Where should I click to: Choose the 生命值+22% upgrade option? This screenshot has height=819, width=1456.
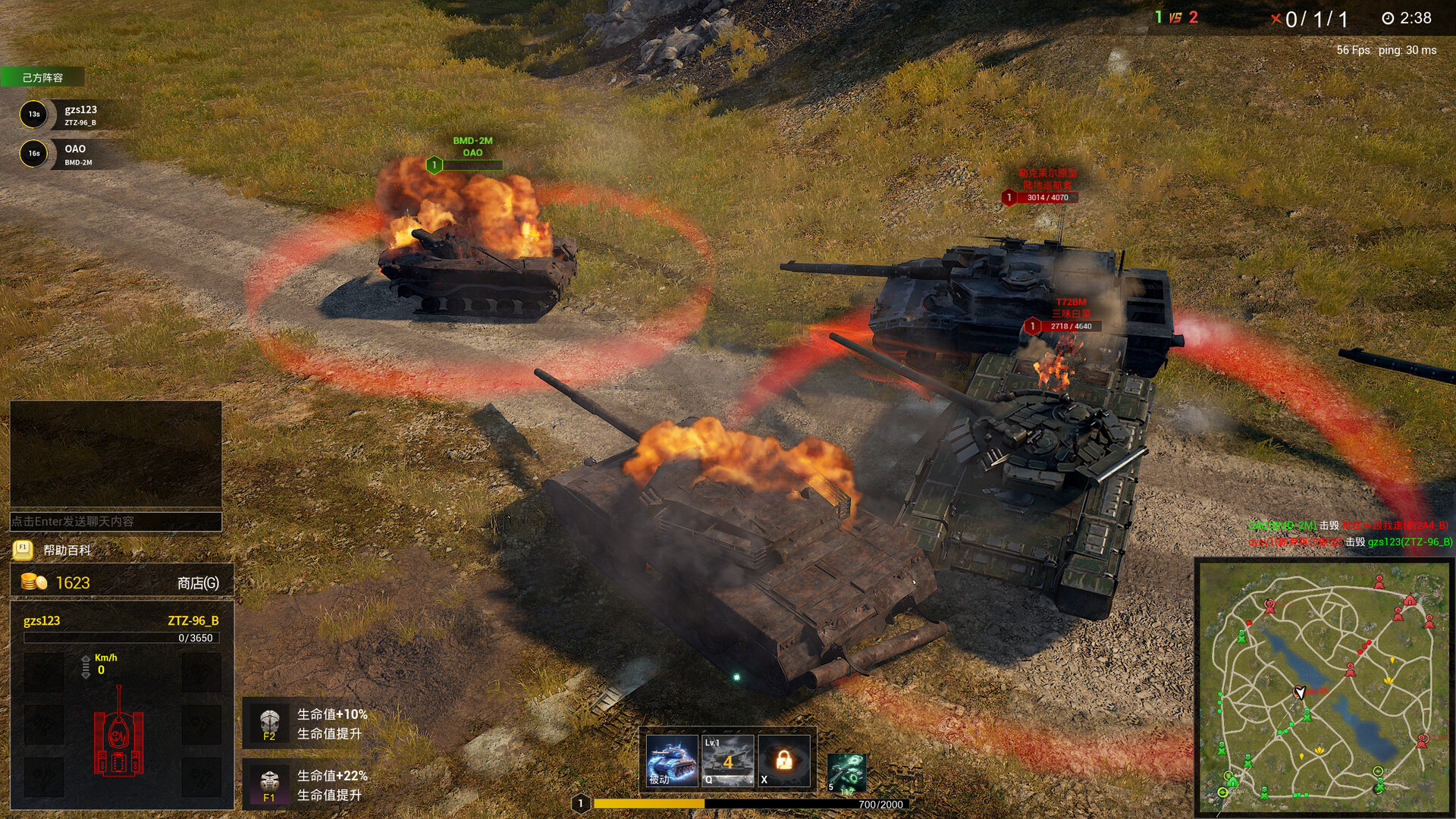tap(311, 785)
